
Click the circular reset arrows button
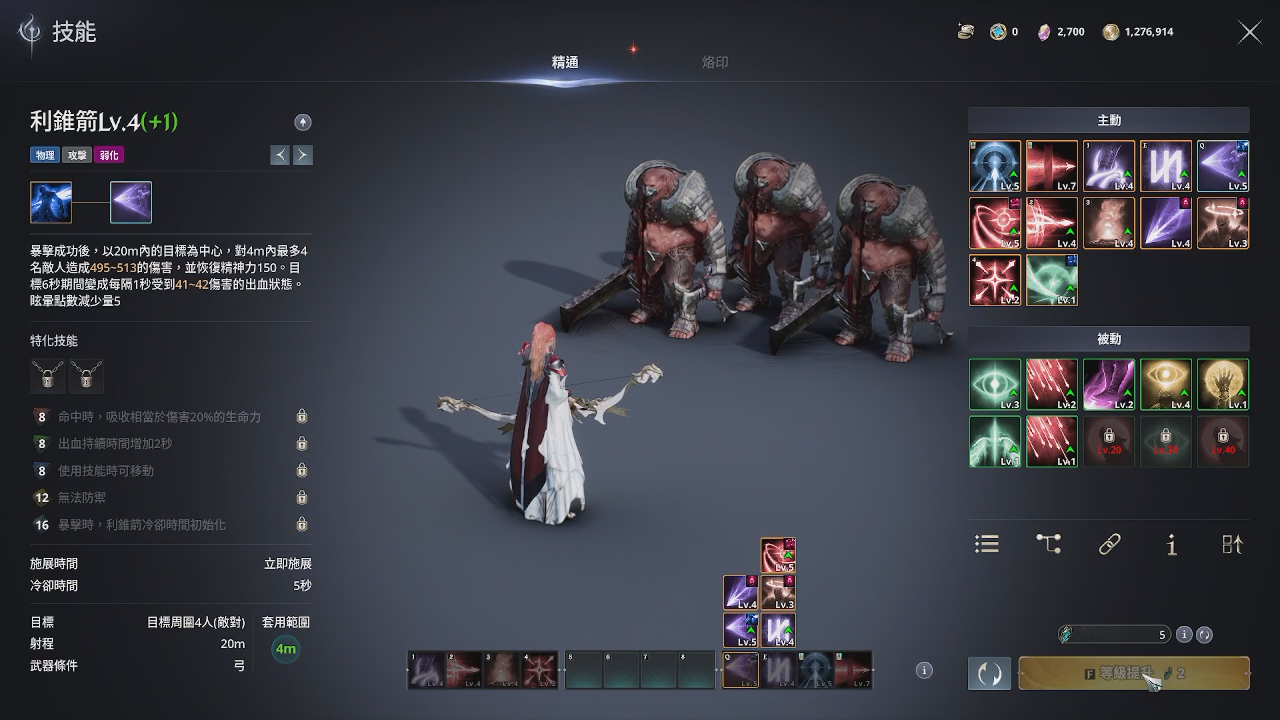click(x=989, y=673)
